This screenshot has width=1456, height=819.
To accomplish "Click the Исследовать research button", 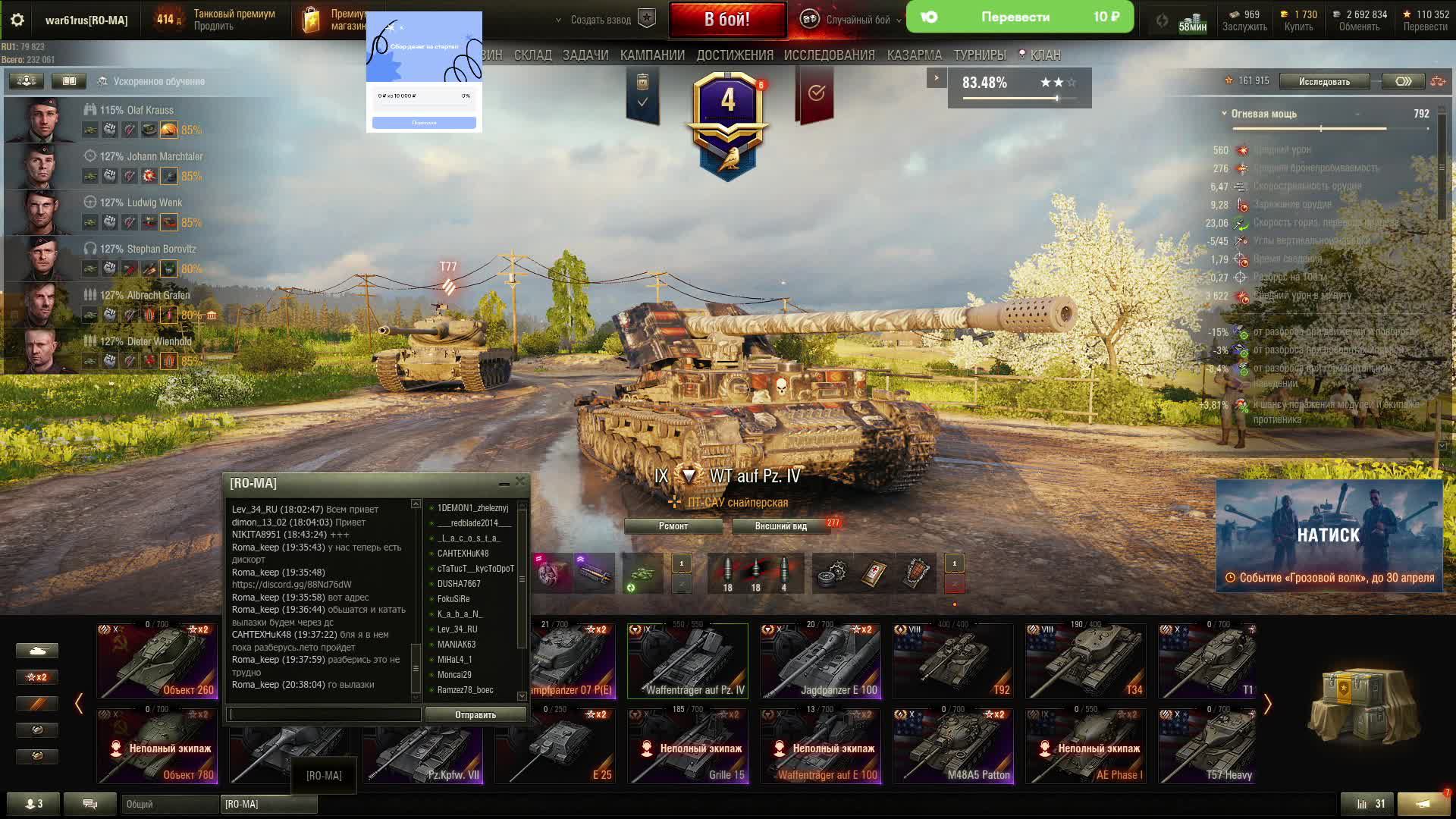I will (1324, 81).
